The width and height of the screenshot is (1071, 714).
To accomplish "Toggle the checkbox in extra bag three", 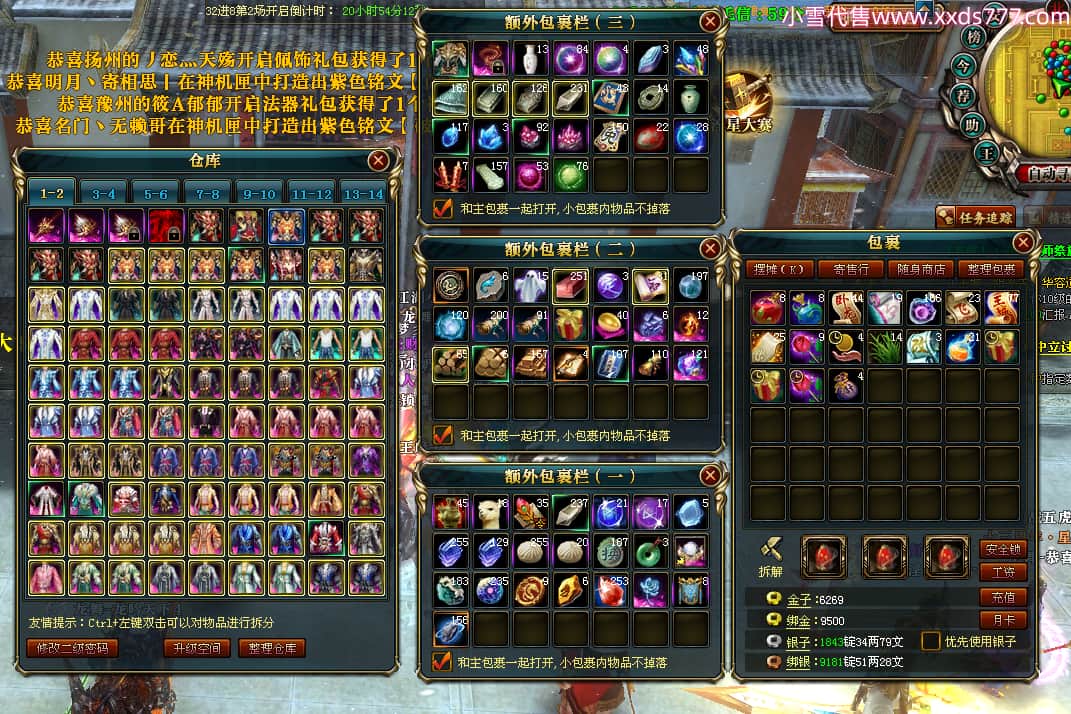I will (x=442, y=208).
